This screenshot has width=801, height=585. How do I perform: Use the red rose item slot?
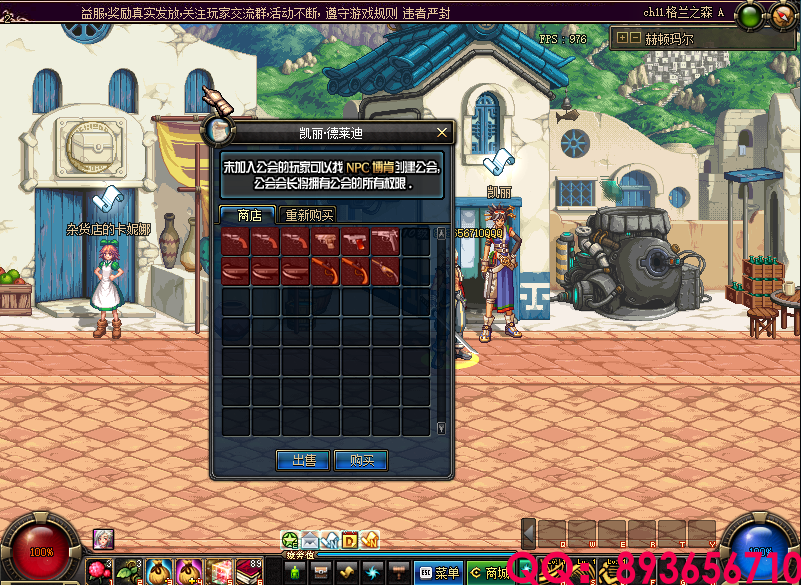98,572
